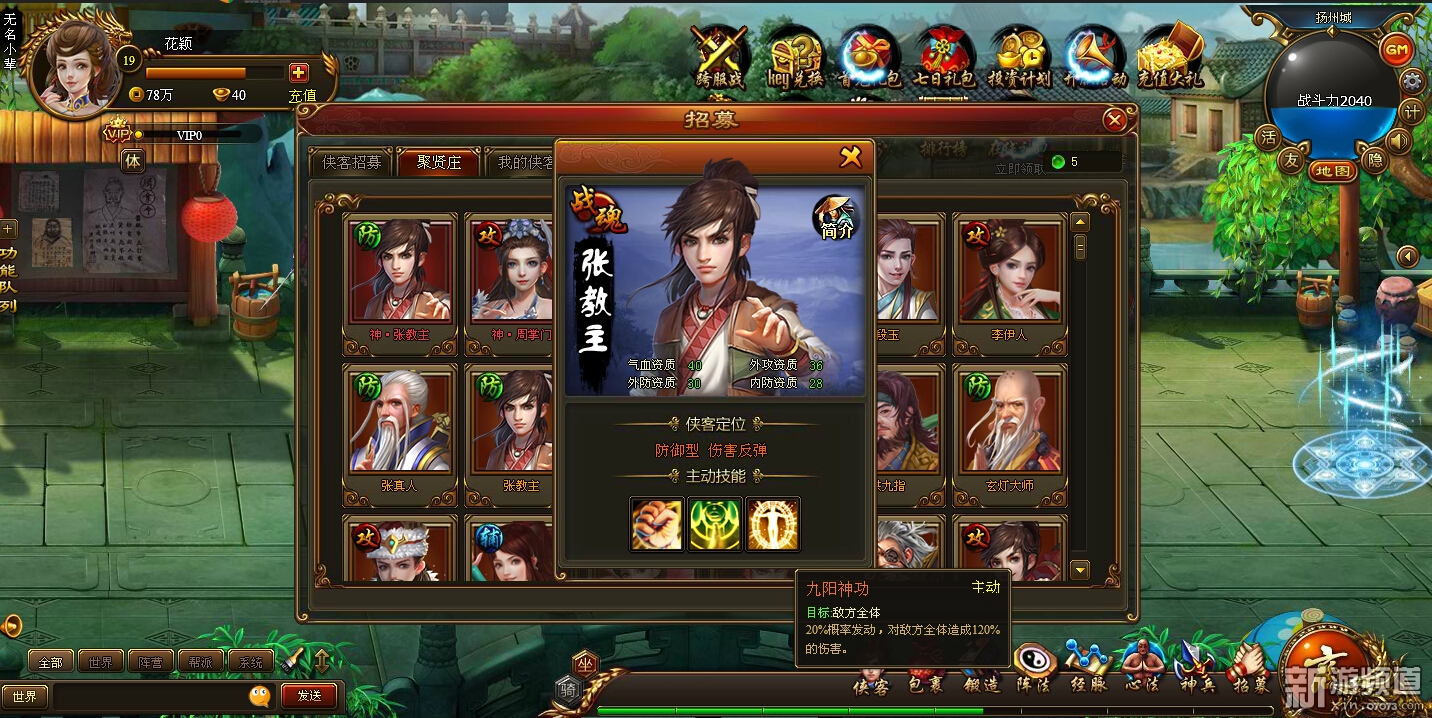
Task: Close the 张教主 hero detail popup
Action: point(850,157)
